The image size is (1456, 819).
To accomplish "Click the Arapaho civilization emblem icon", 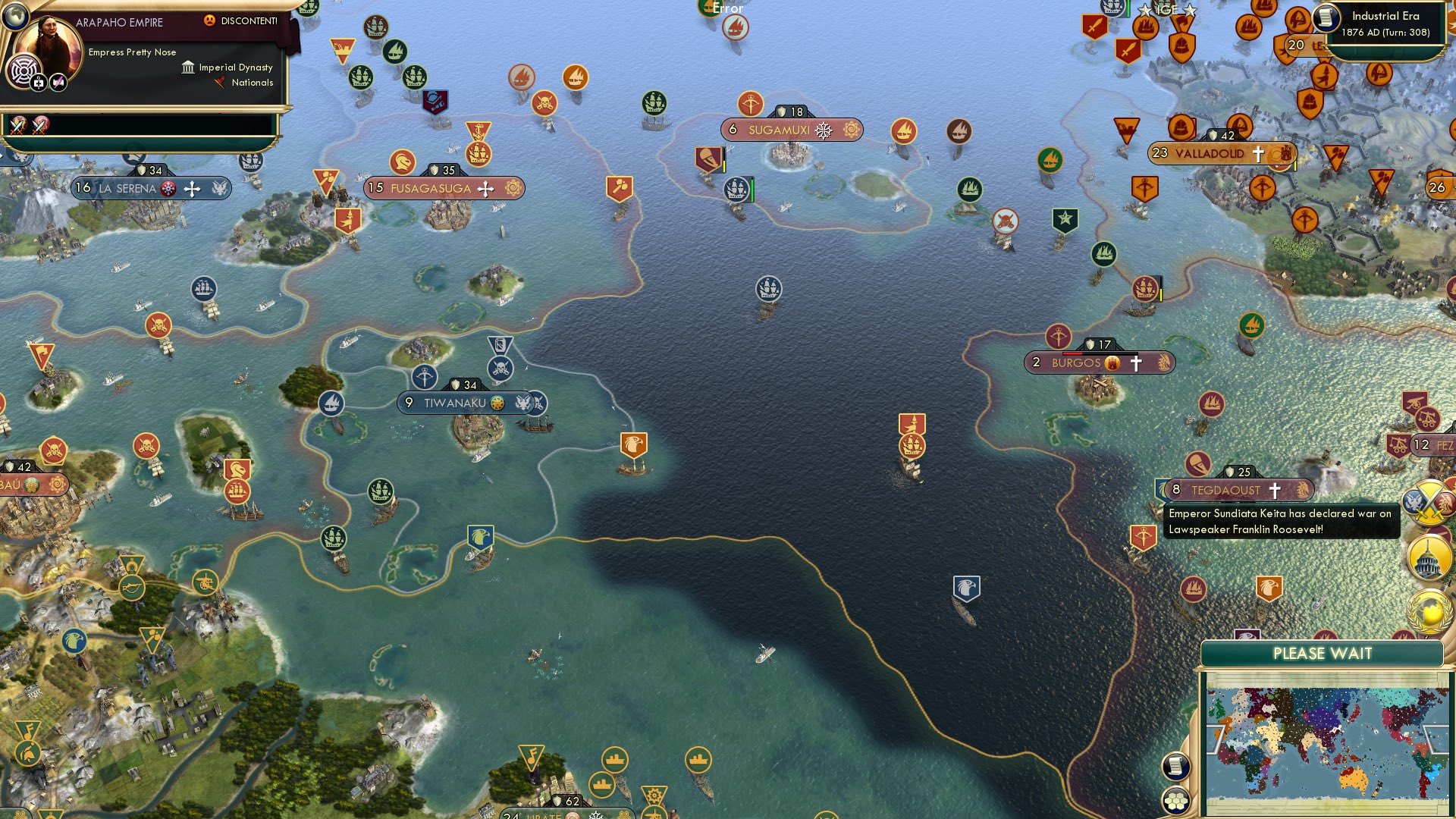I will [x=24, y=72].
